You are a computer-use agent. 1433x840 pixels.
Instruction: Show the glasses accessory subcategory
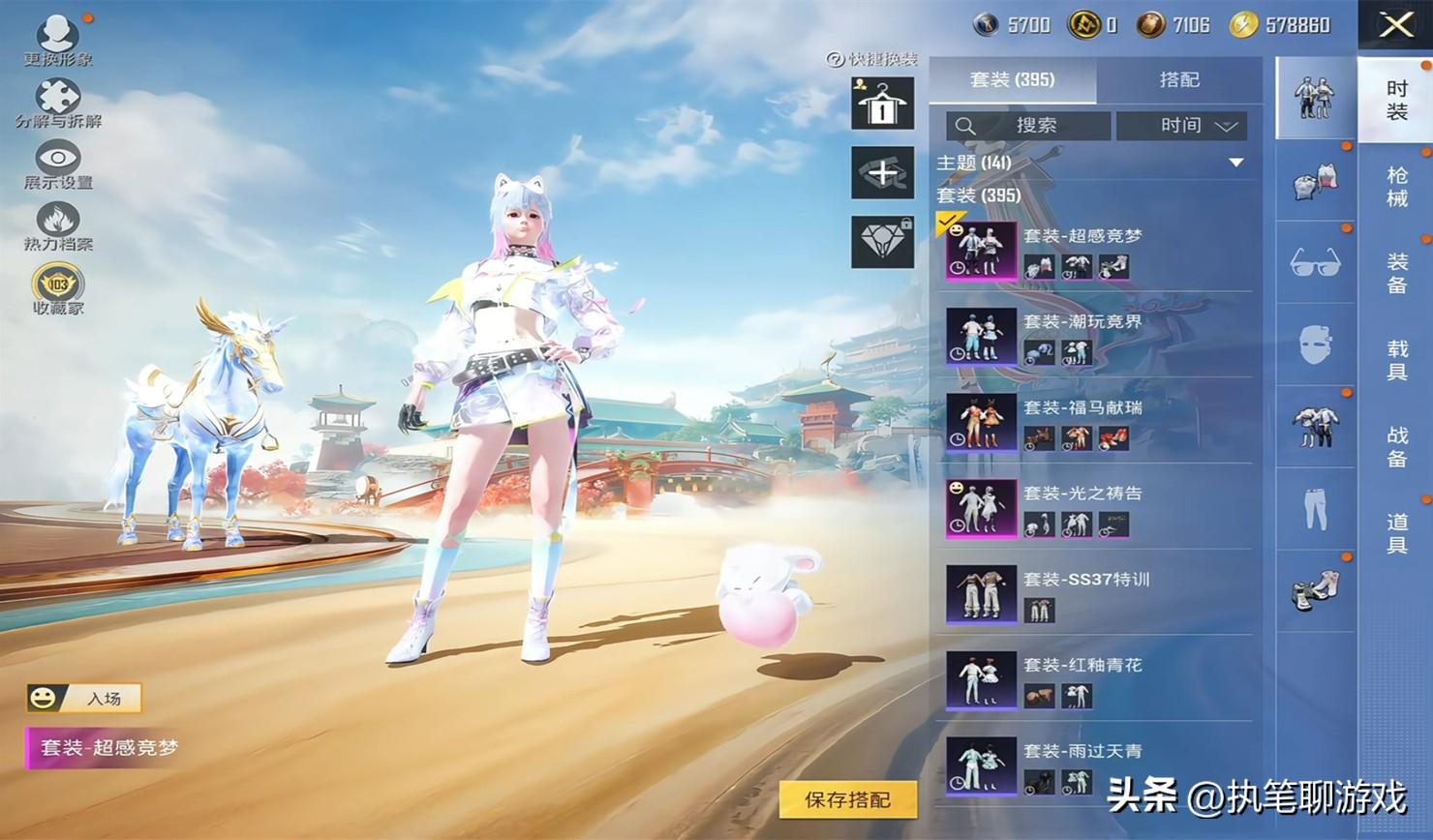tap(1315, 262)
